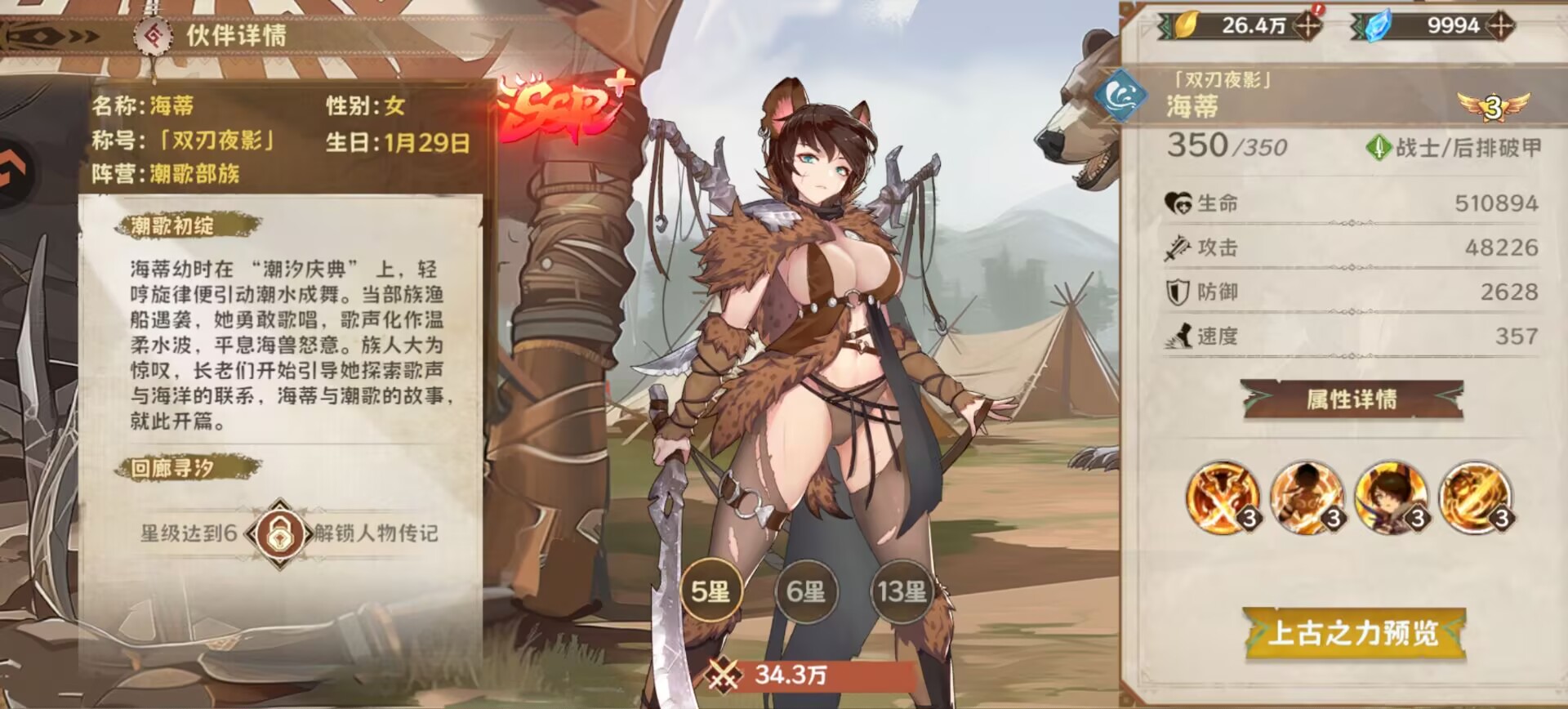
Task: Add more gold coins with plus button
Action: (1307, 25)
